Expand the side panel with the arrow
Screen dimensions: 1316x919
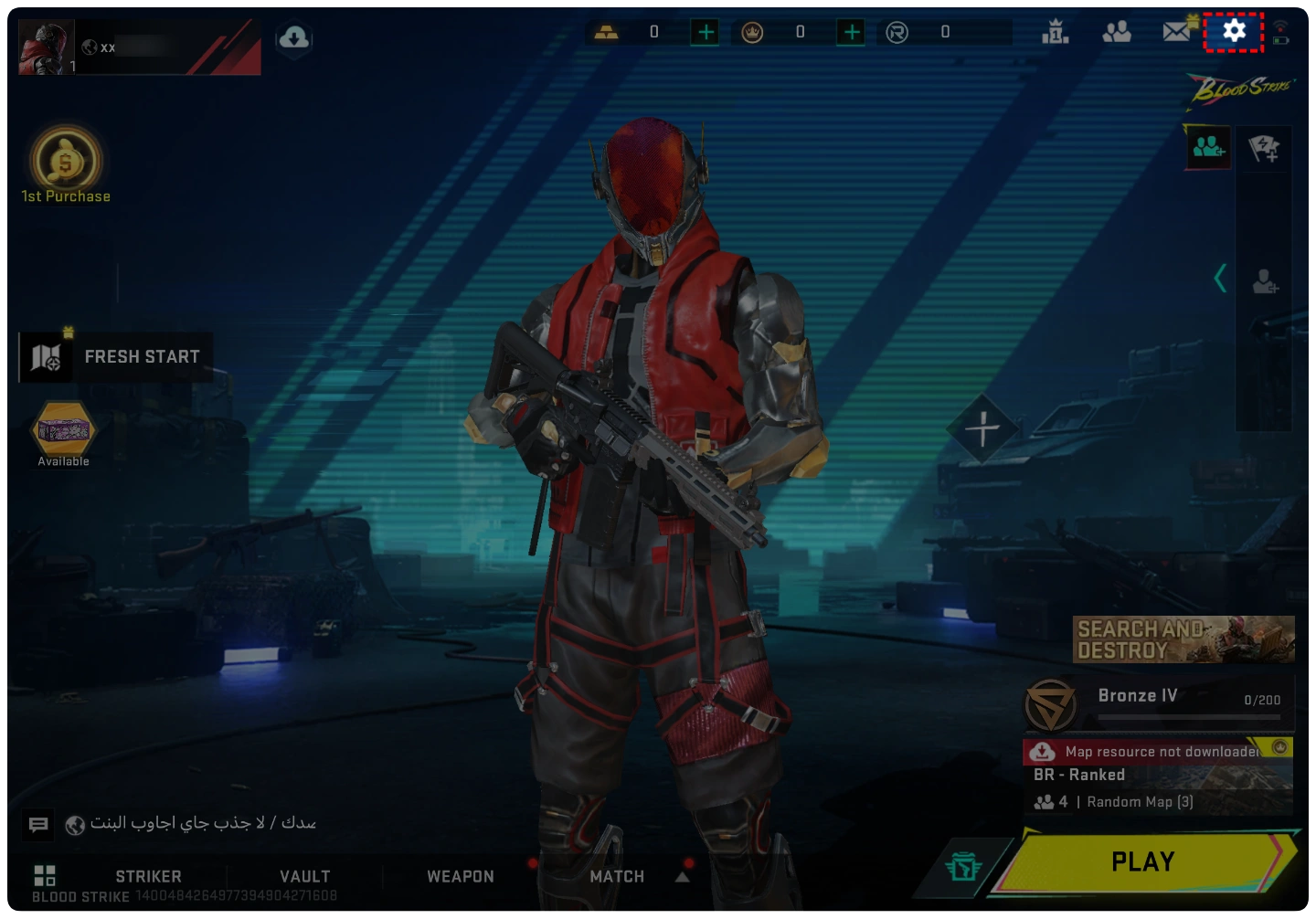1220,278
